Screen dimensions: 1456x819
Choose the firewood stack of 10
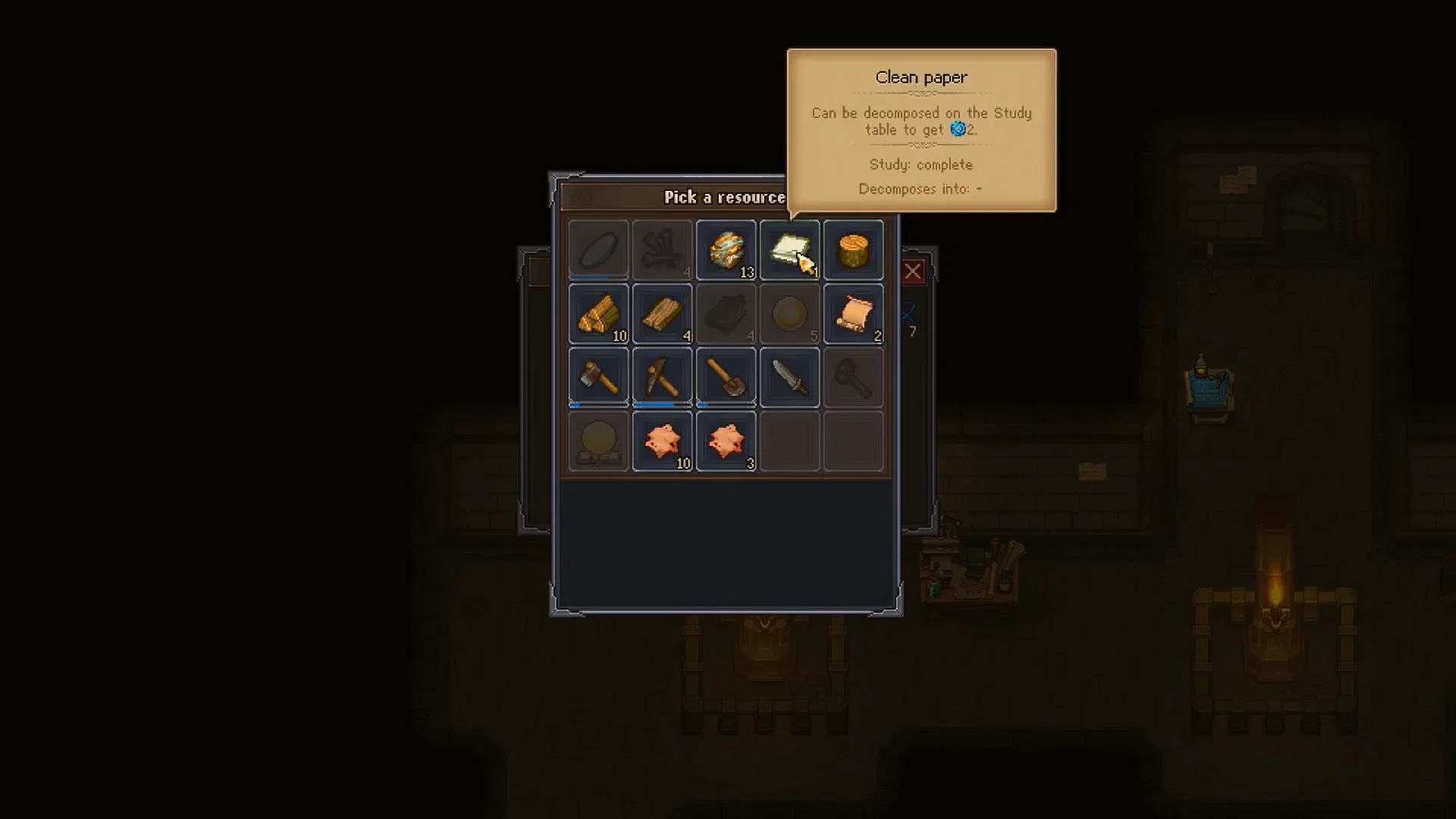point(598,314)
